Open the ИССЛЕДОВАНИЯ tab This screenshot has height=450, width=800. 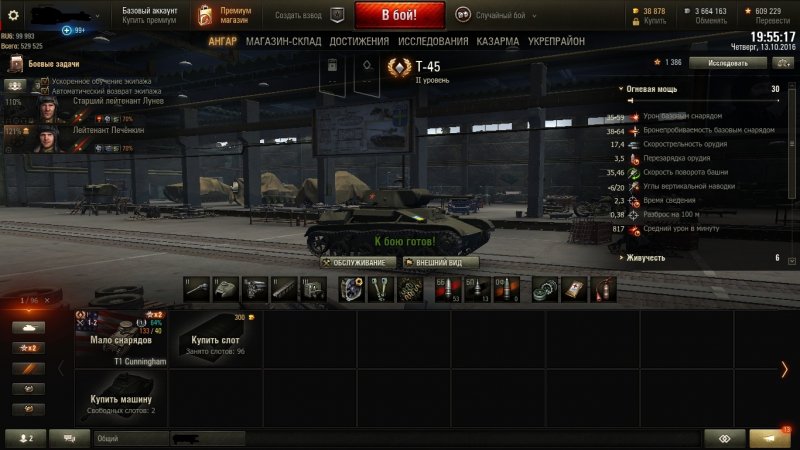pos(432,42)
